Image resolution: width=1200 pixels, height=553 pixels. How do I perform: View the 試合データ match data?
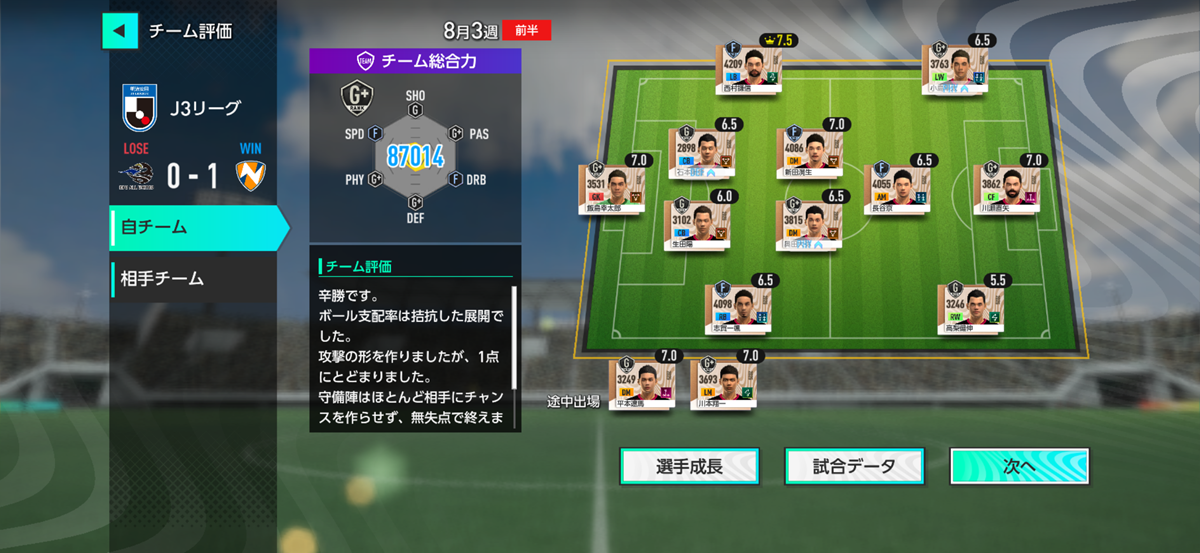854,466
